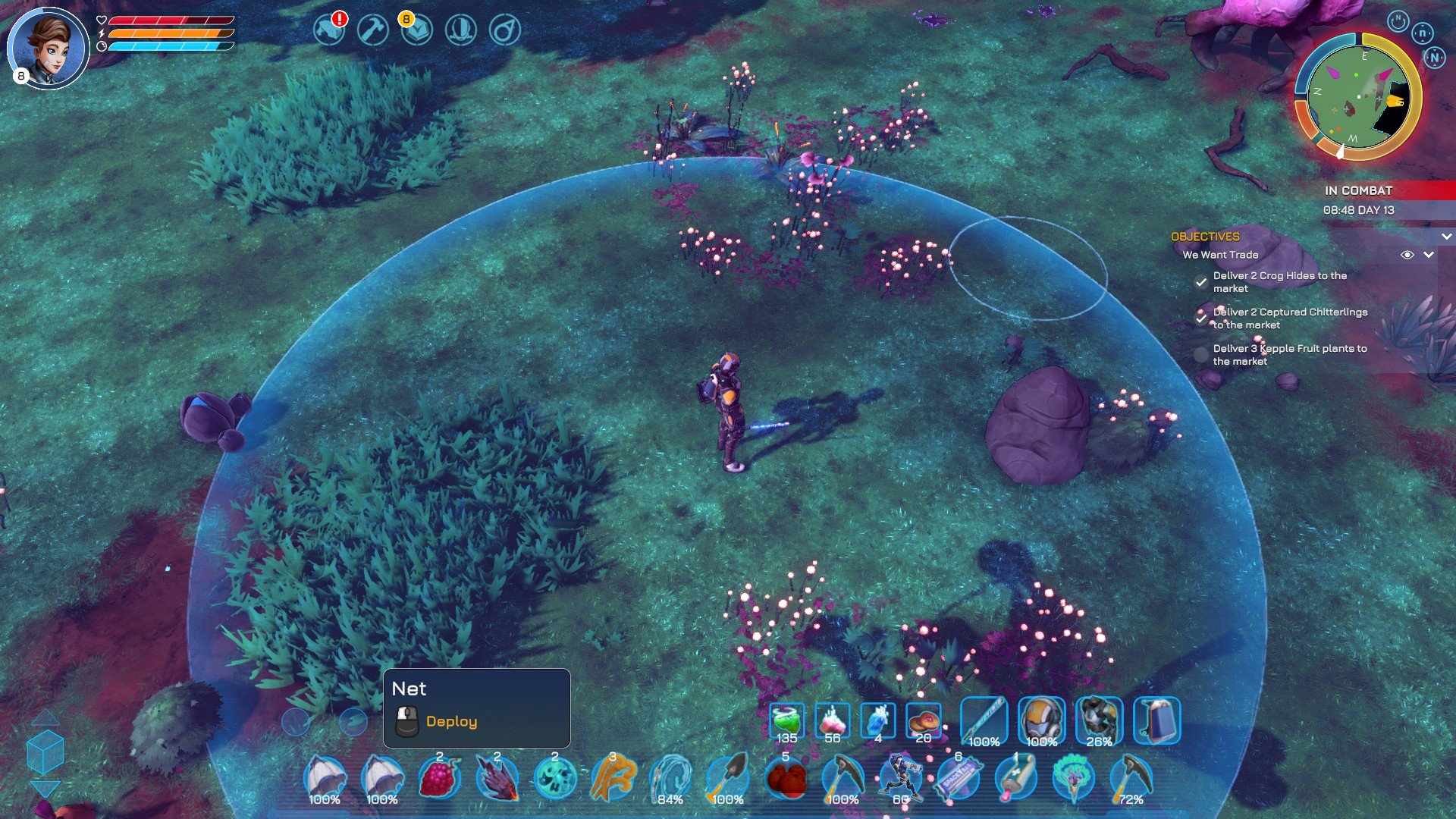Click the character portrait

click(49, 48)
